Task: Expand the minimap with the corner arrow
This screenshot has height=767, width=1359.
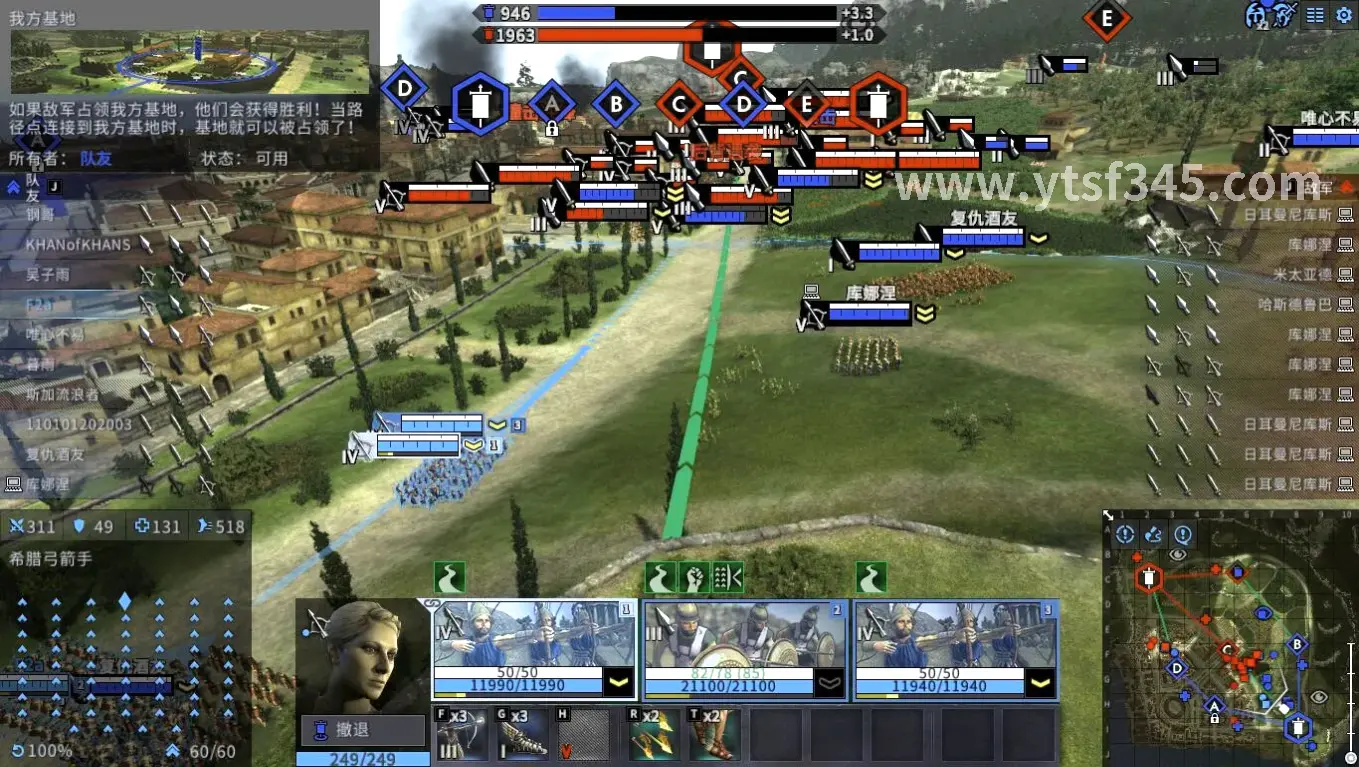Action: (1109, 517)
